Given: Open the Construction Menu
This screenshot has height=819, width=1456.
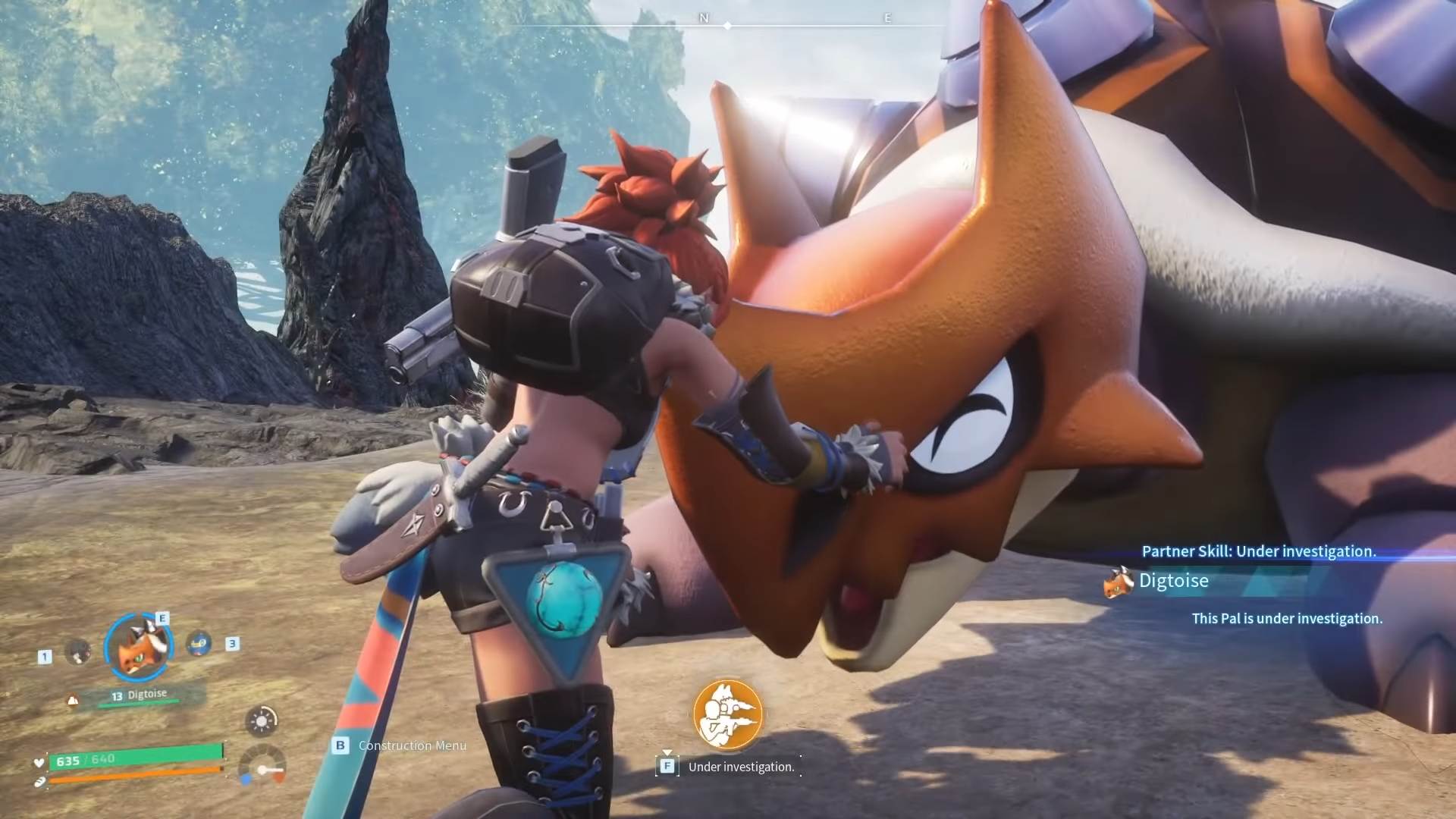Looking at the screenshot, I should click(412, 745).
